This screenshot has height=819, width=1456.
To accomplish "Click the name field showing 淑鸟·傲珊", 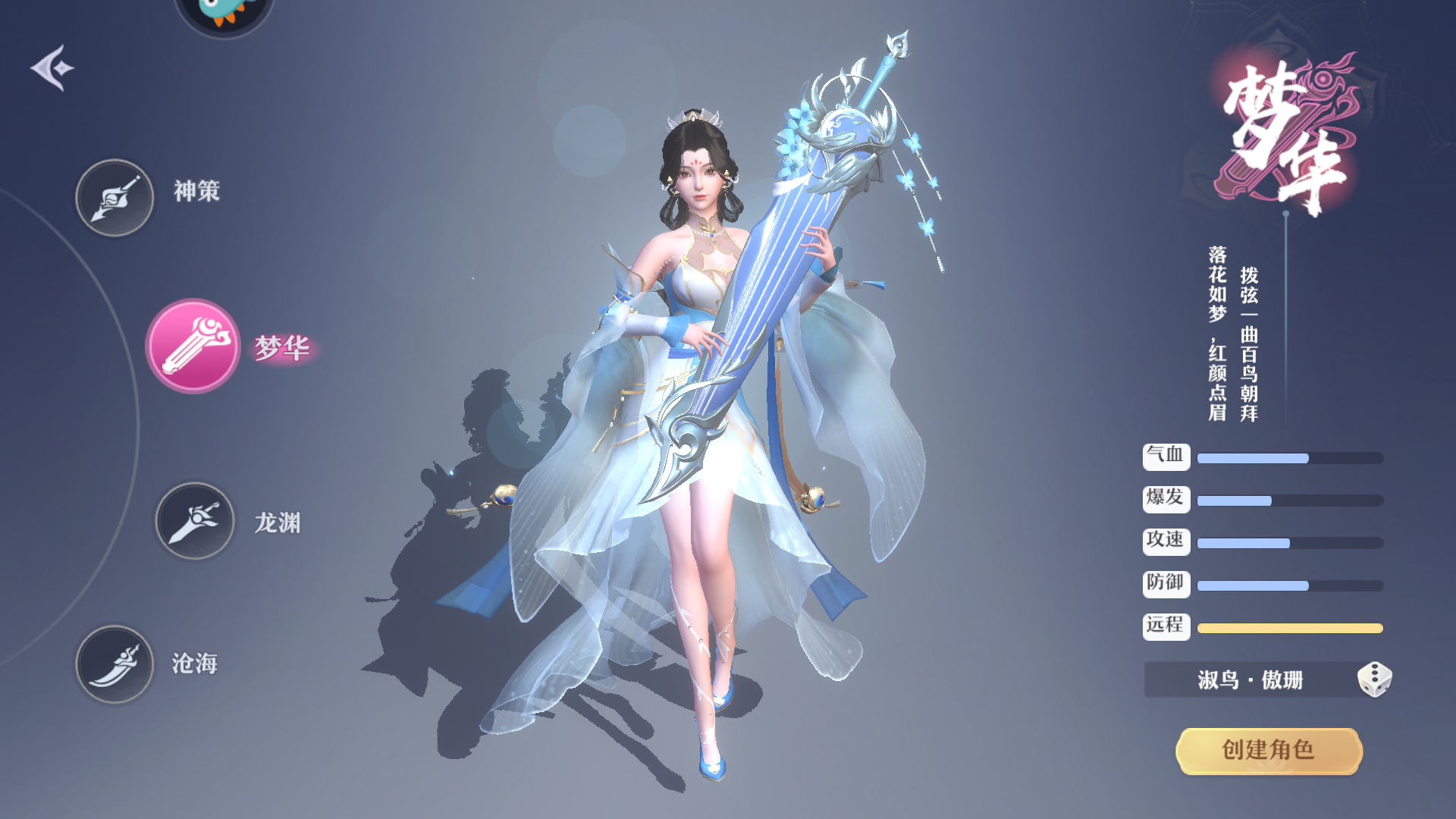I will (1251, 680).
